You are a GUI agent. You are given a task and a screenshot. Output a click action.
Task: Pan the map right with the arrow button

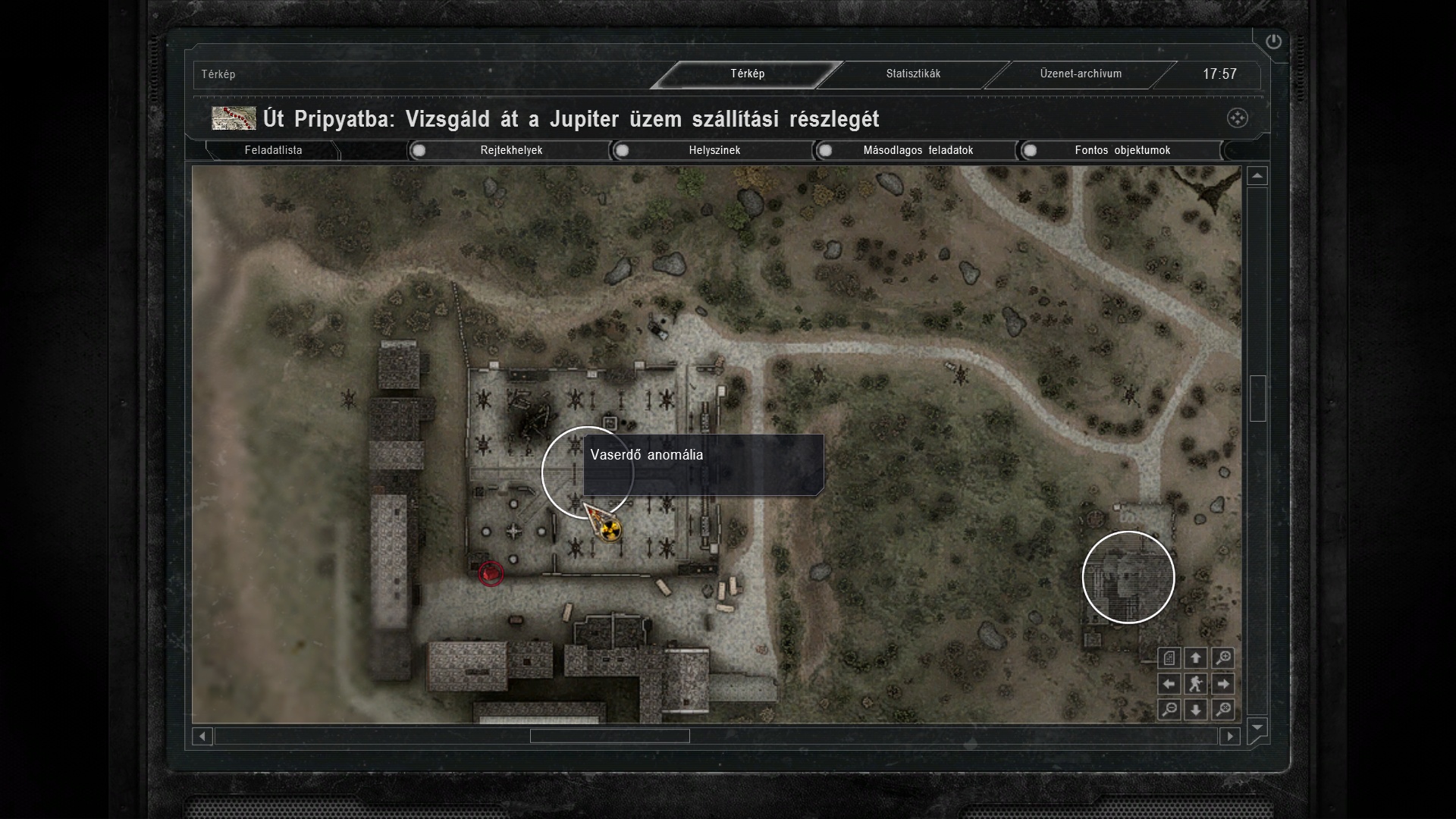point(1222,684)
